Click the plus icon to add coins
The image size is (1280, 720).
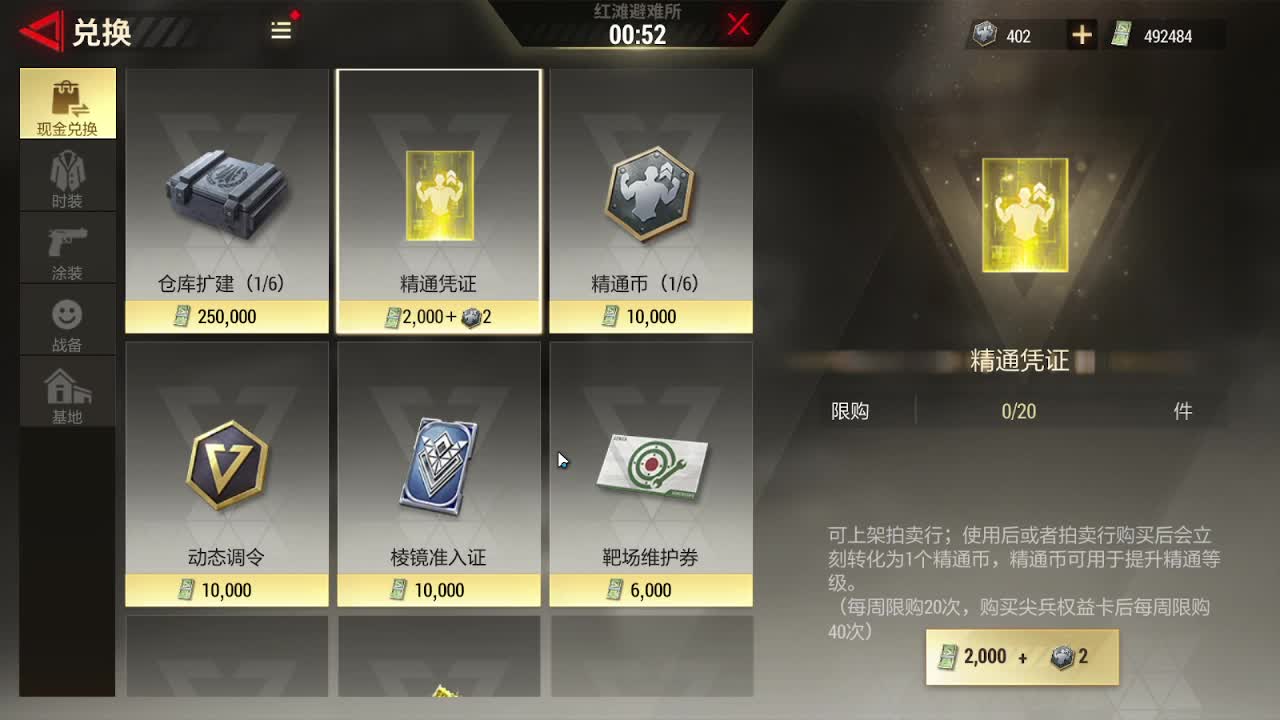click(x=1079, y=34)
